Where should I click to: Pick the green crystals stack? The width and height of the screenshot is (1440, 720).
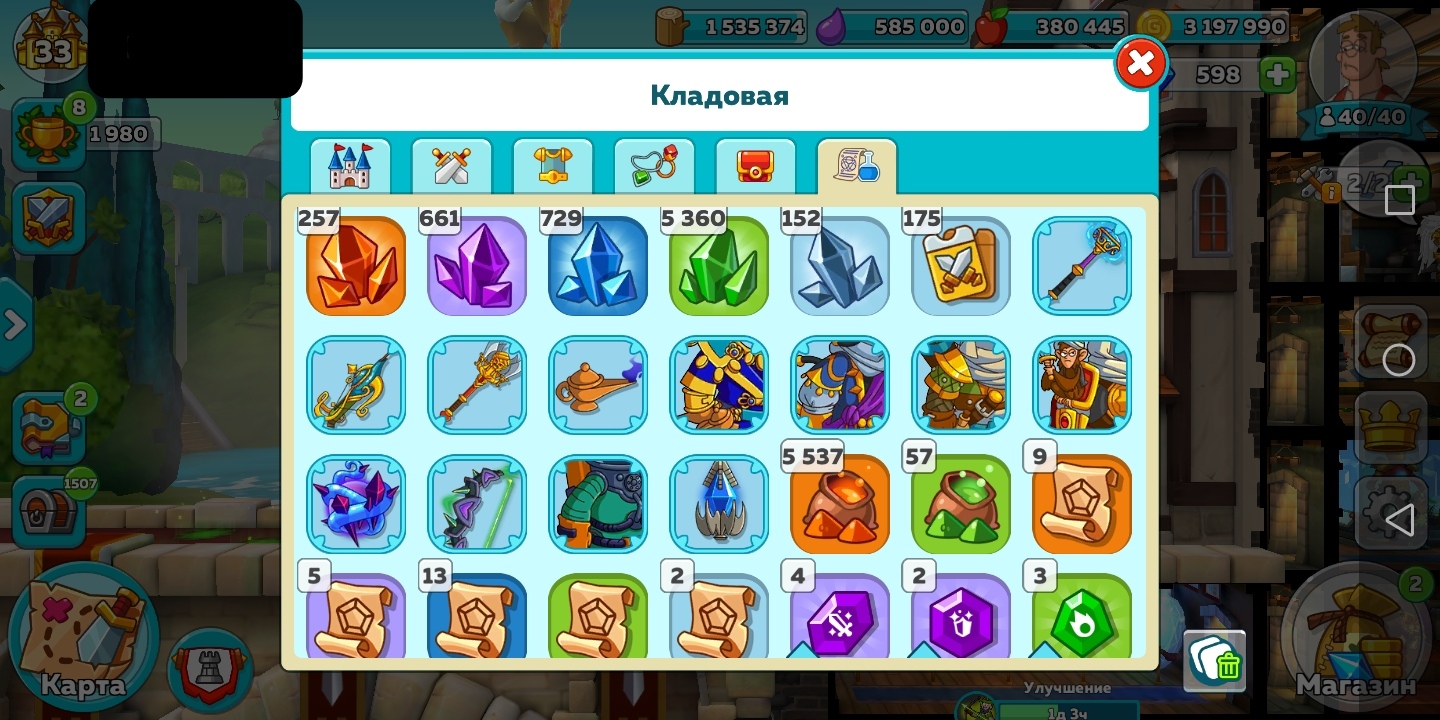point(719,266)
